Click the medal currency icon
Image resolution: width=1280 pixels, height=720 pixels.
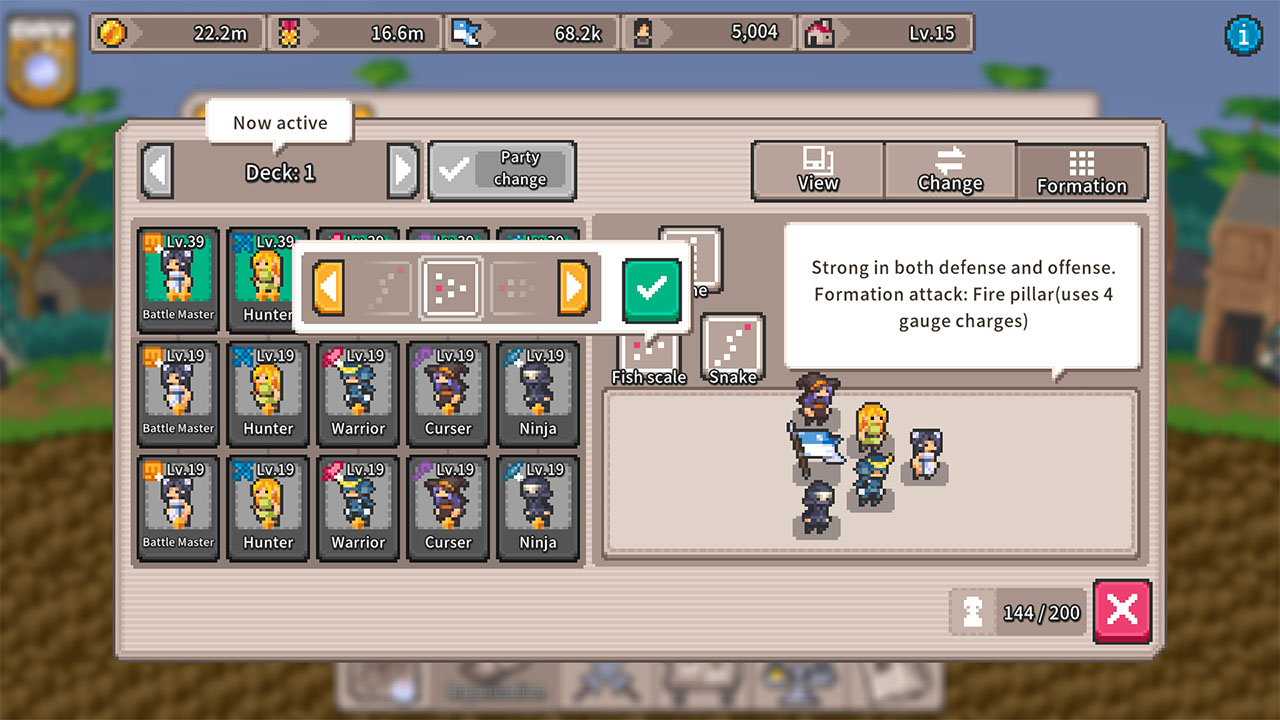(290, 32)
